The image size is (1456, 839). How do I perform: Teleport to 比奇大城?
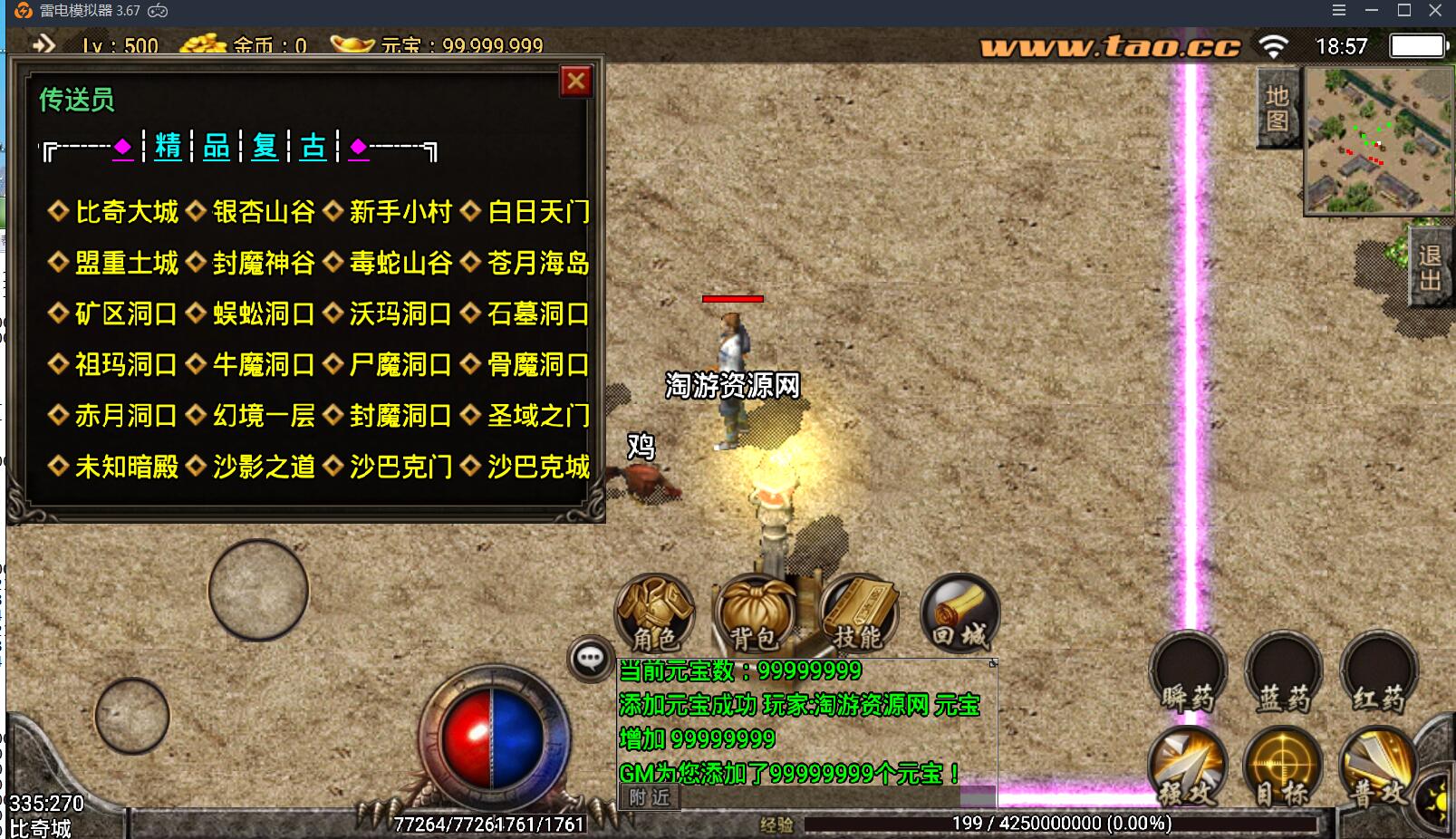point(125,212)
